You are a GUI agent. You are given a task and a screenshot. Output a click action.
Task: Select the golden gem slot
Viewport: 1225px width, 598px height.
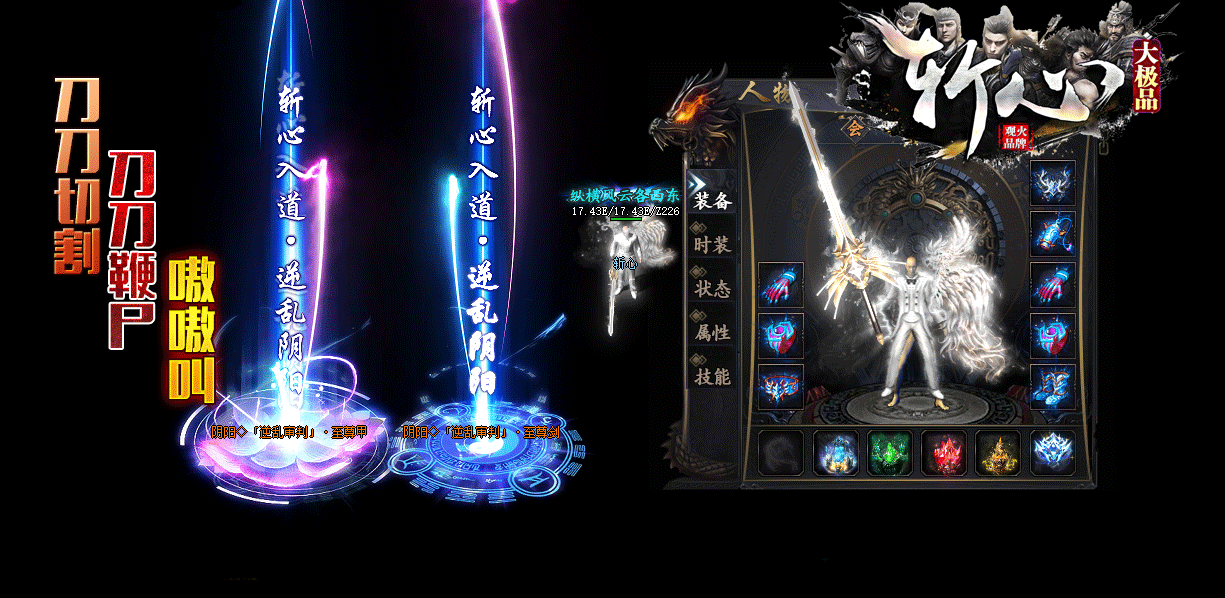[x=997, y=453]
